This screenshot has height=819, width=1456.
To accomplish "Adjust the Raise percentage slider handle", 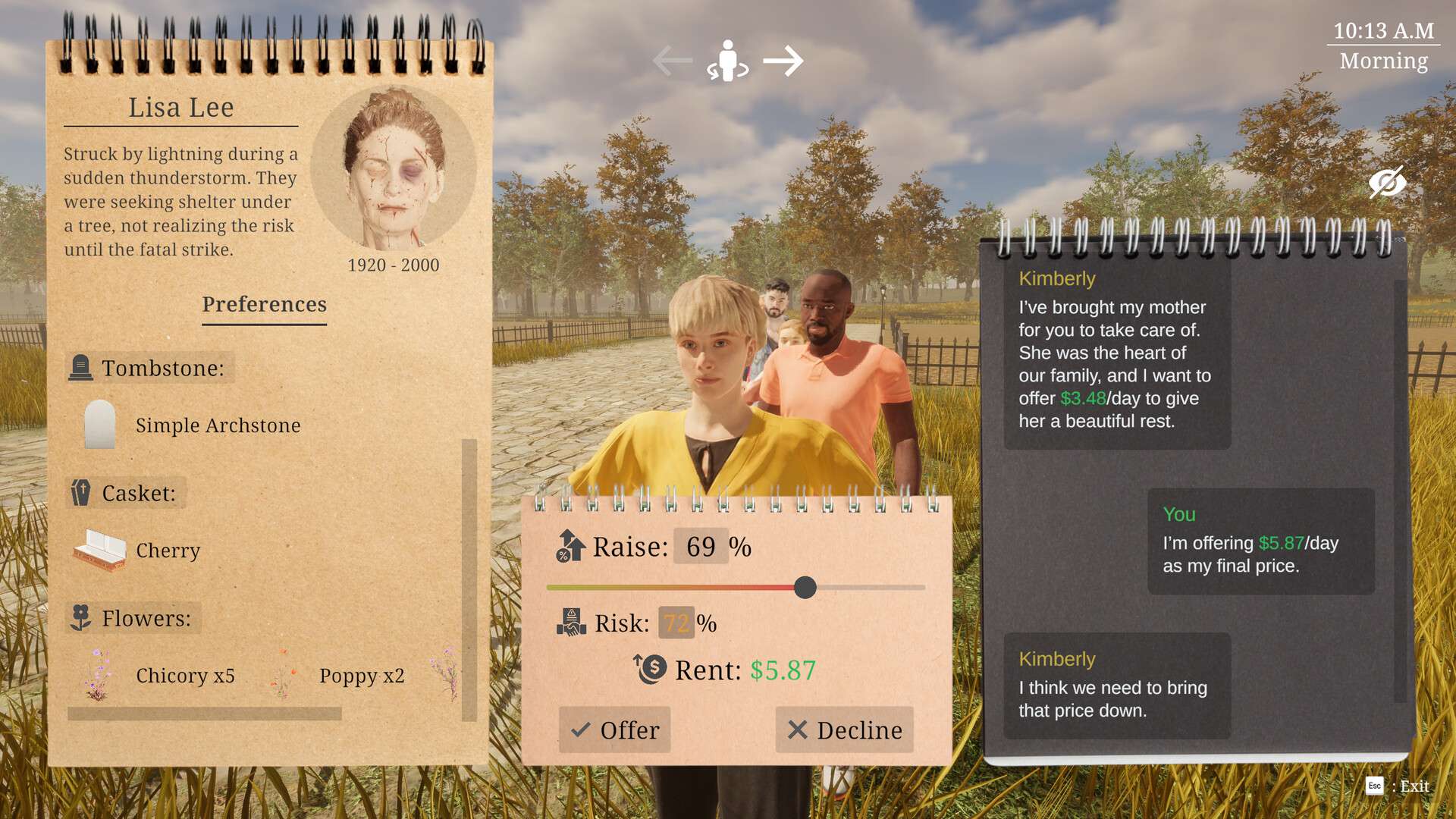I will pos(805,587).
